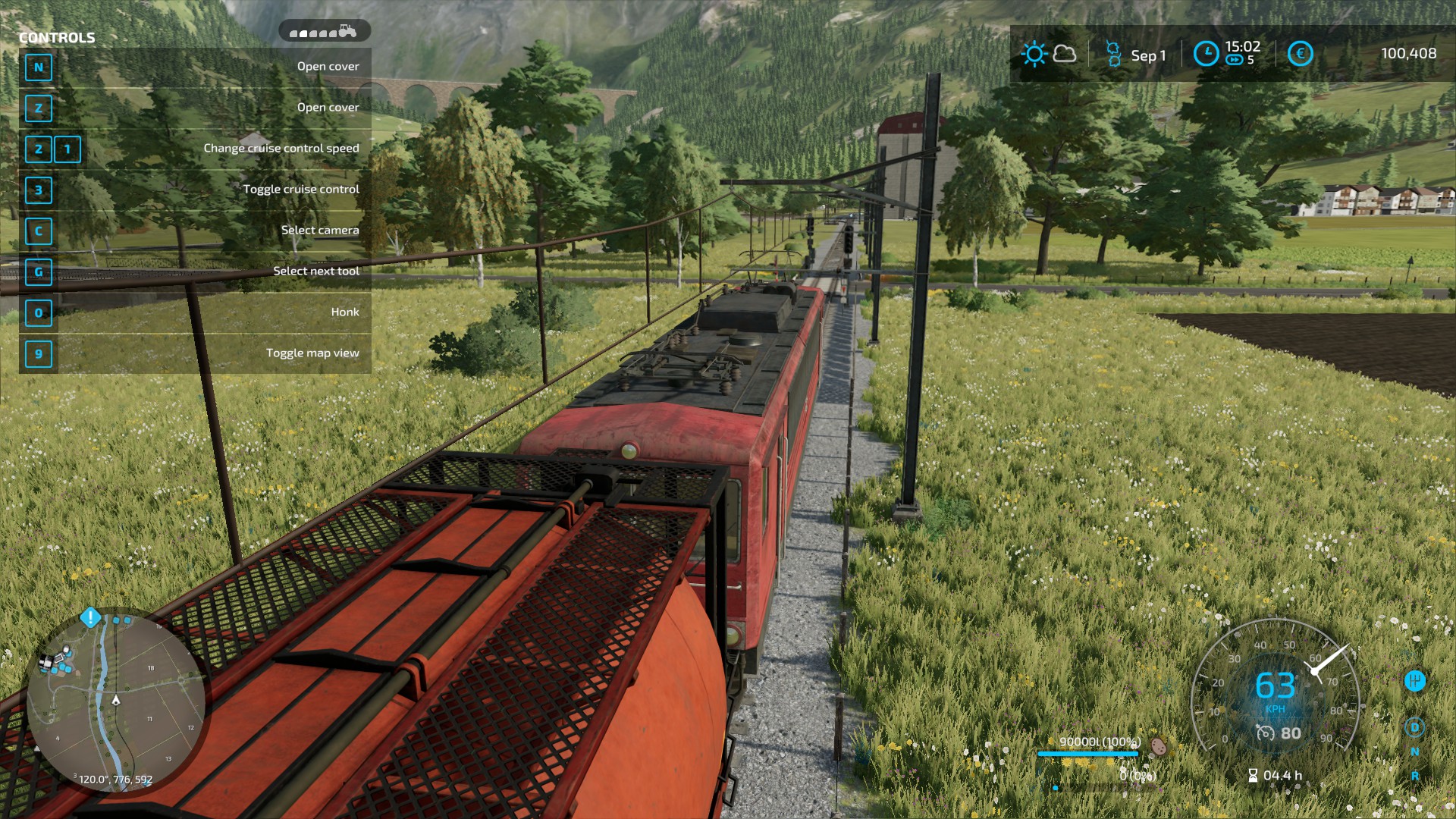Click the gear shifter icon
The width and height of the screenshot is (1456, 819).
pos(1414,681)
